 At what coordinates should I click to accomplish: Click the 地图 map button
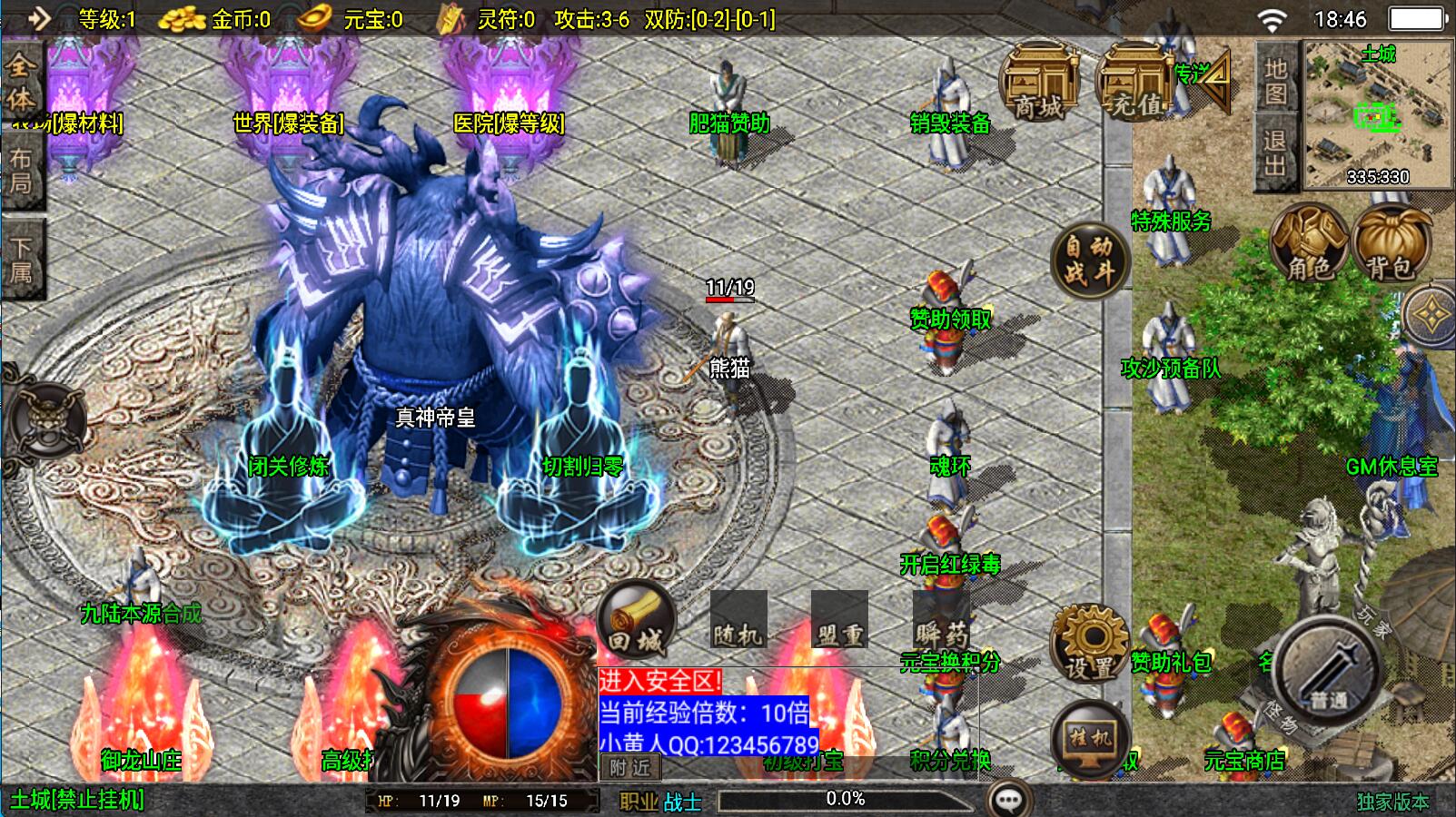[x=1276, y=80]
